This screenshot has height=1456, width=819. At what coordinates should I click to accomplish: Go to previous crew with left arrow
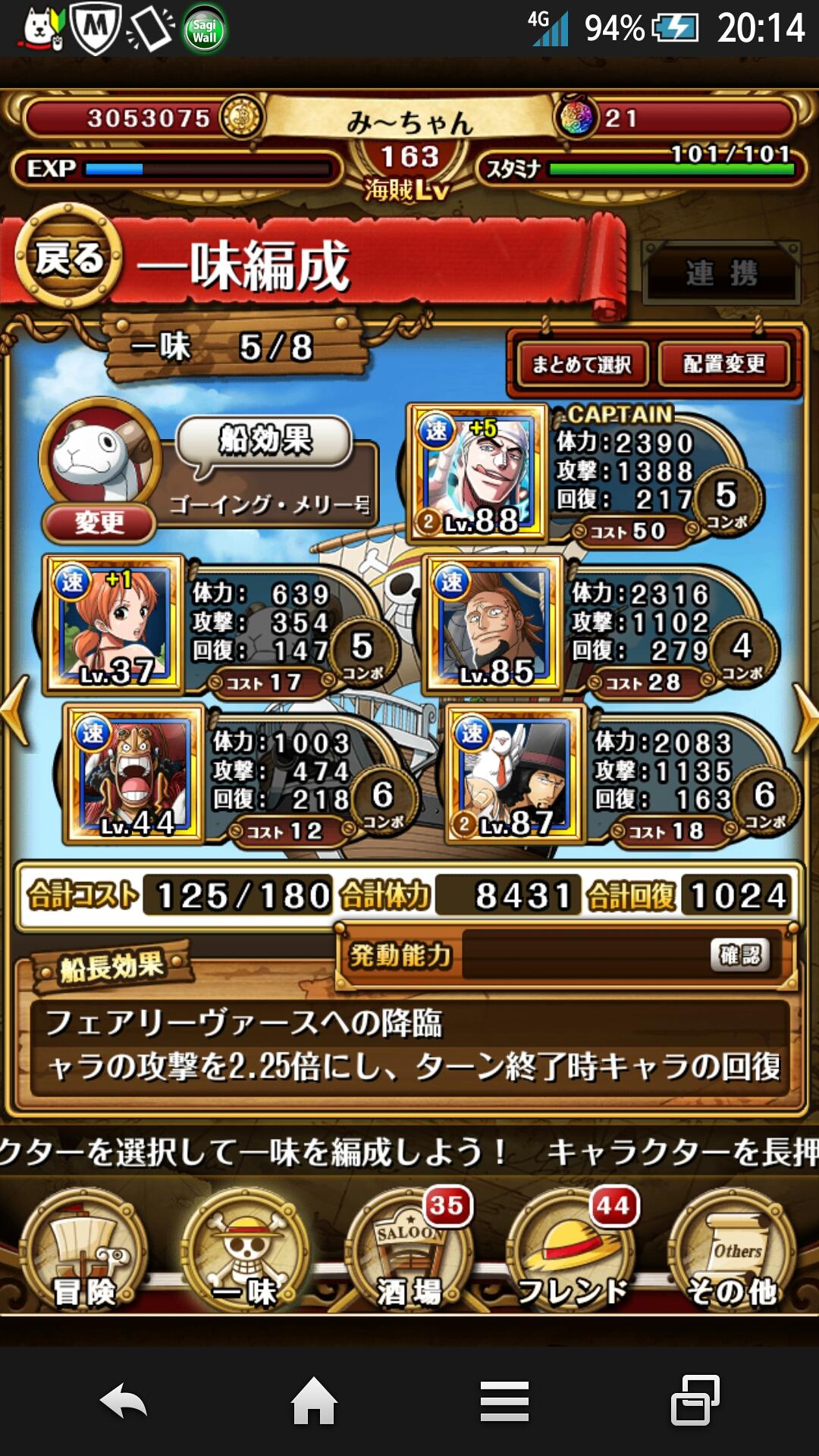click(15, 711)
